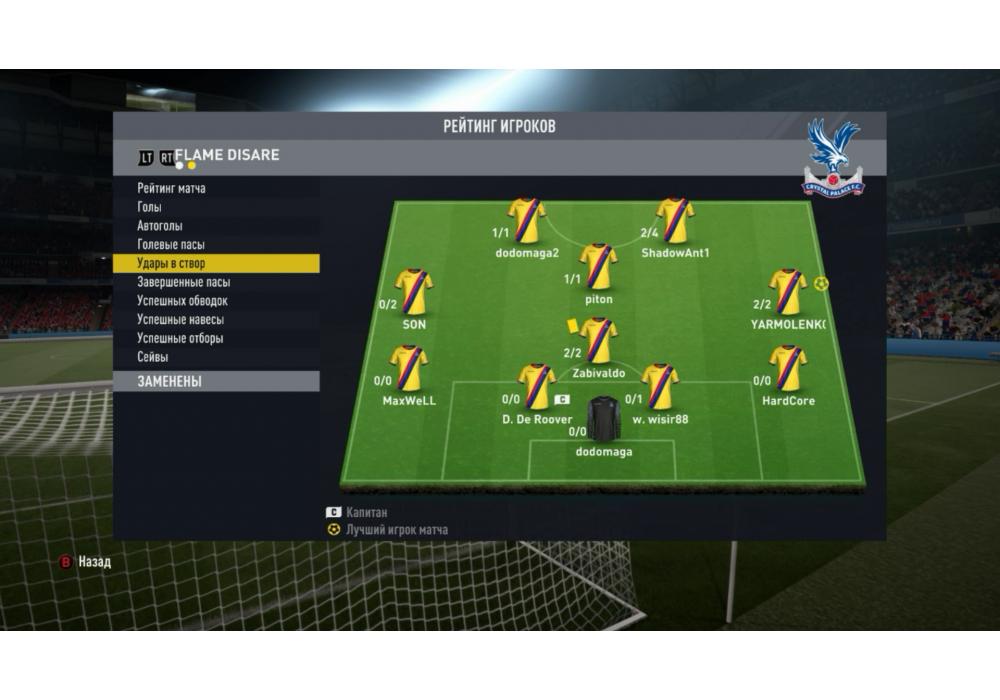Select the highlighted Удары в створ entry
This screenshot has height=700, width=1000.
coord(171,264)
